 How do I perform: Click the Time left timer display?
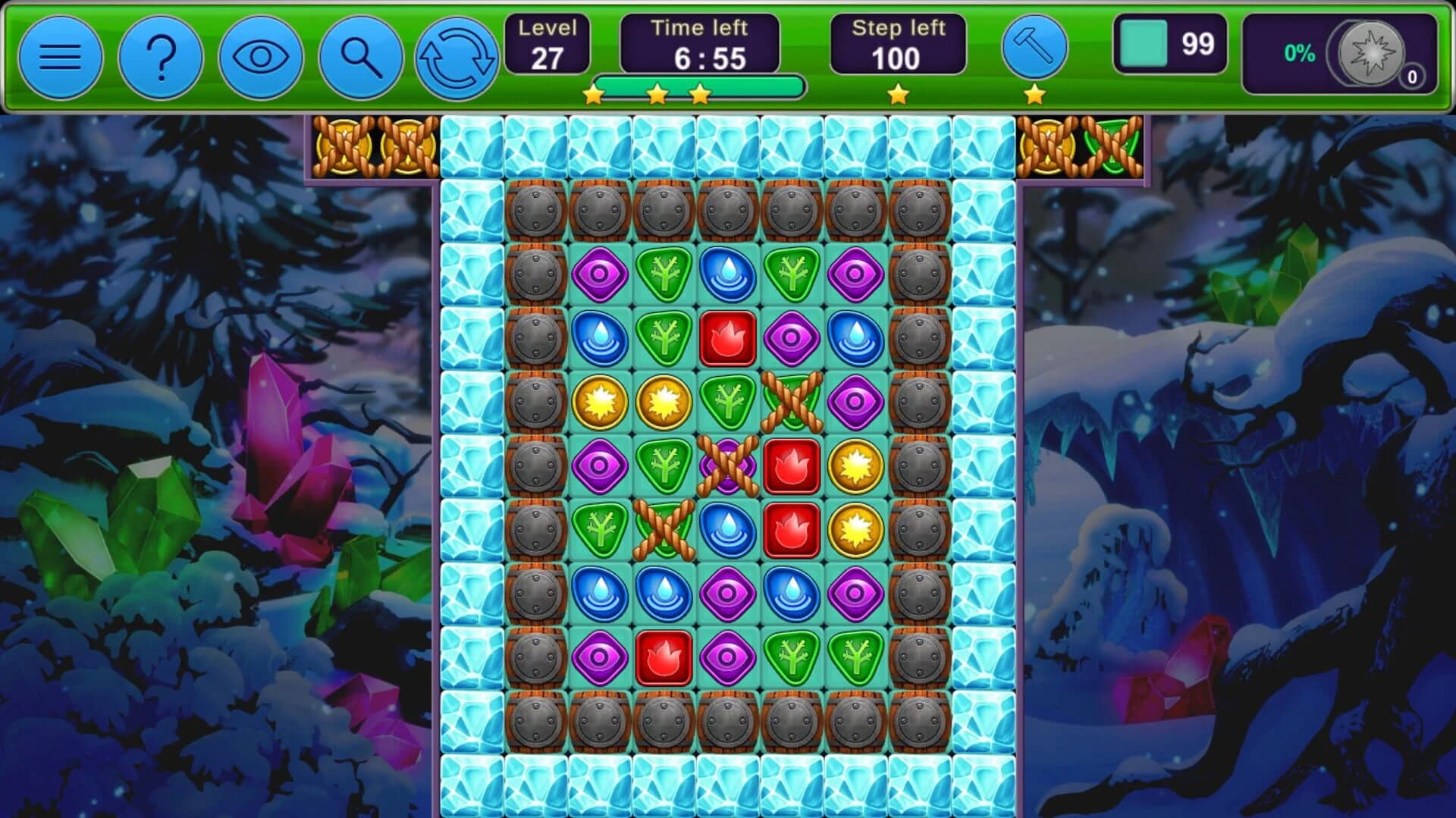pos(699,42)
